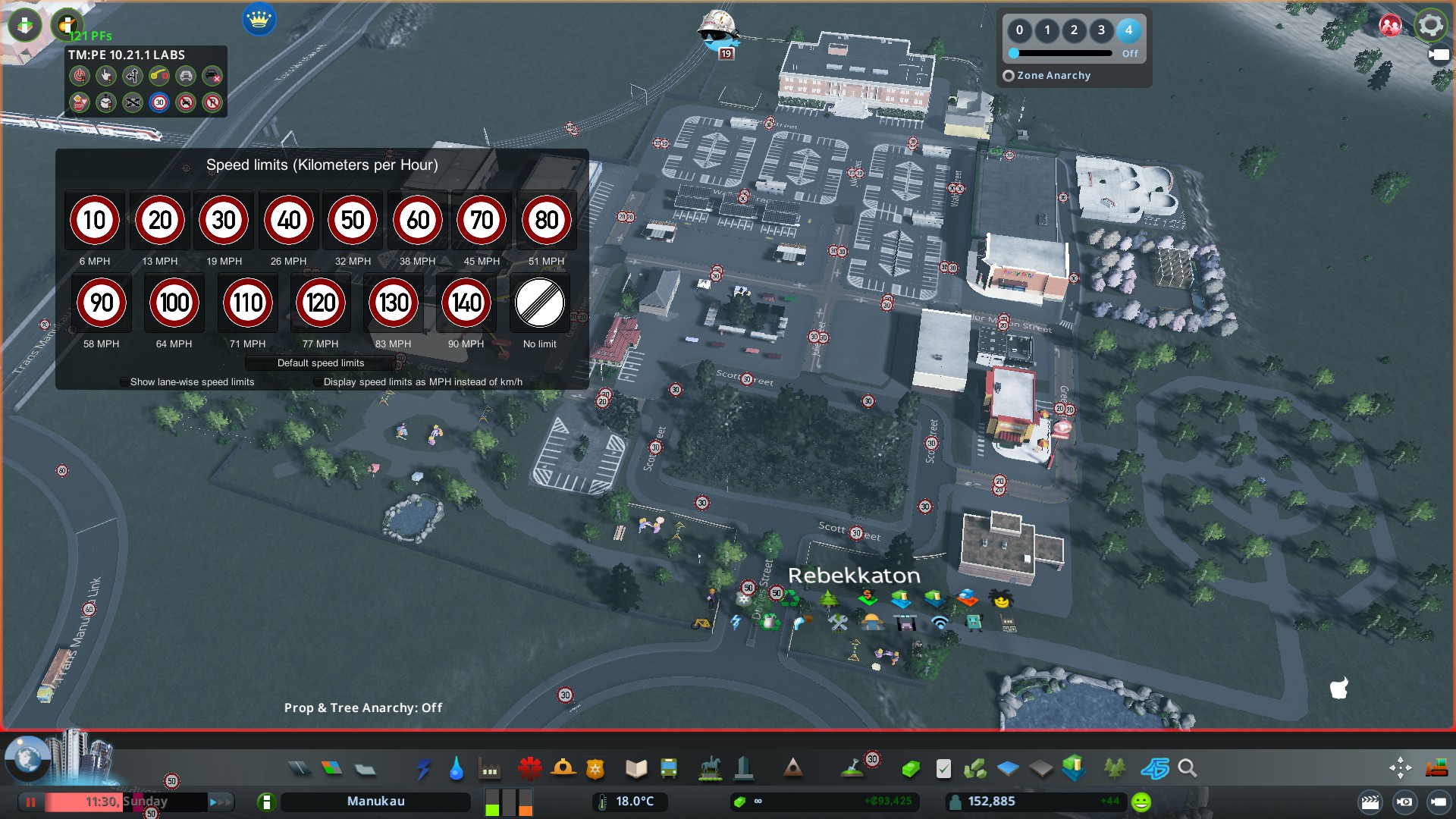Toggle display speed limits as MPH
The width and height of the screenshot is (1456, 819).
click(318, 382)
